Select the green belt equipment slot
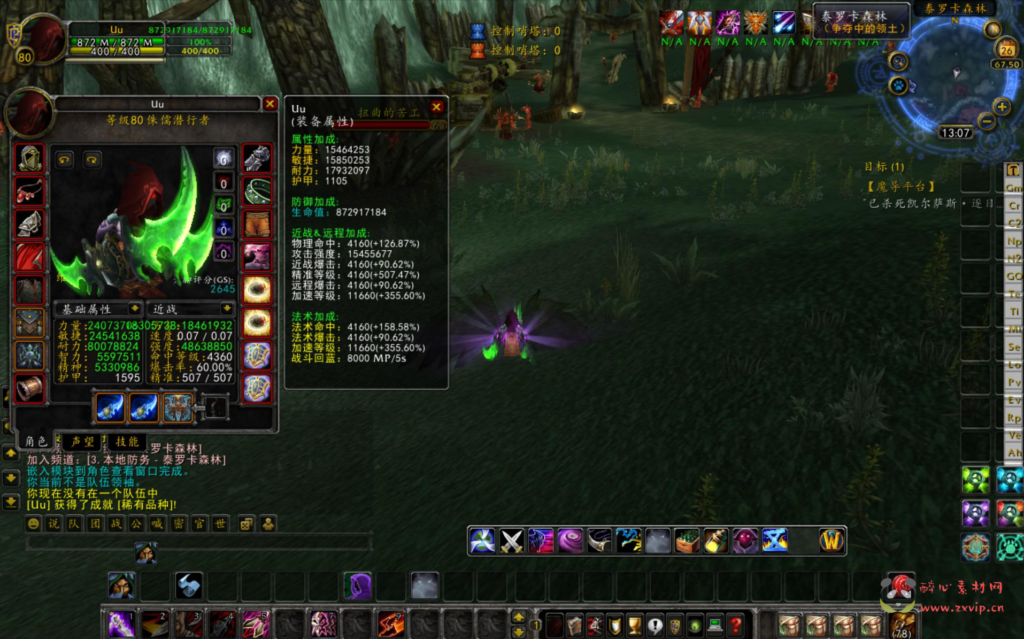Image resolution: width=1024 pixels, height=639 pixels. point(257,191)
